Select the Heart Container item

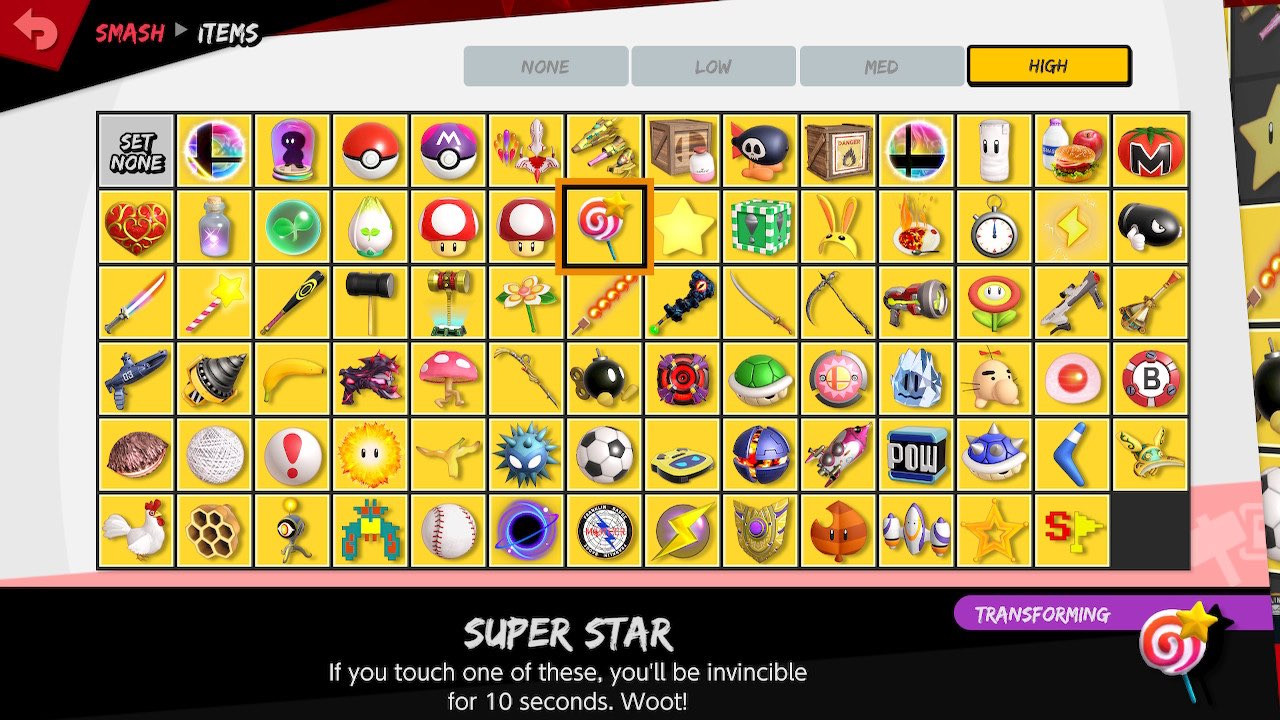[136, 227]
